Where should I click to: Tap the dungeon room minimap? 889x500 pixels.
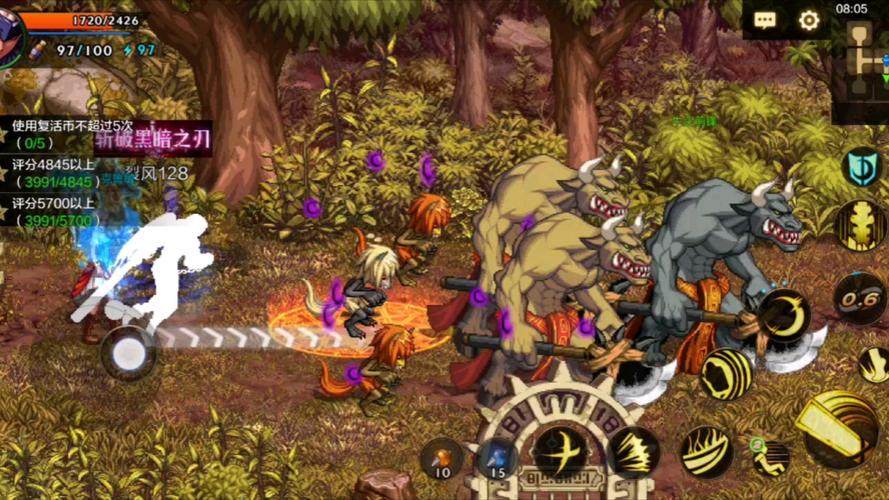pyautogui.click(x=861, y=58)
